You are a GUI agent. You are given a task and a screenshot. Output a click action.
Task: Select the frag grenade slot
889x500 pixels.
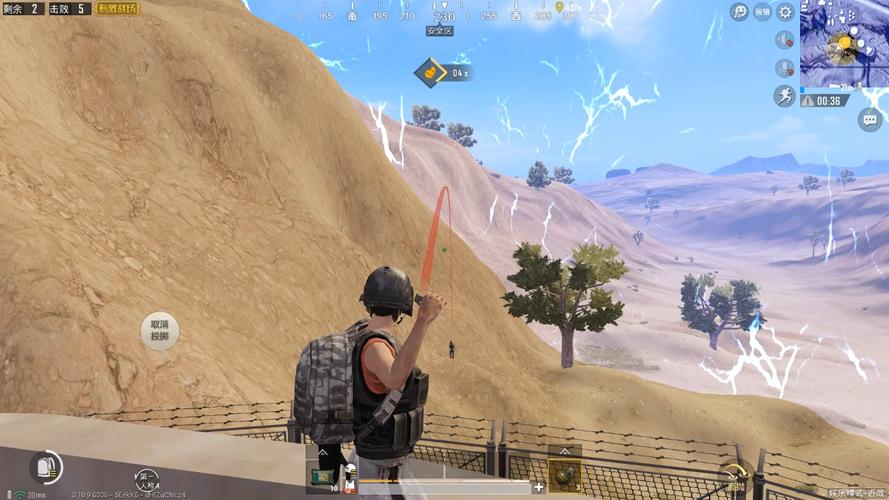[x=564, y=476]
